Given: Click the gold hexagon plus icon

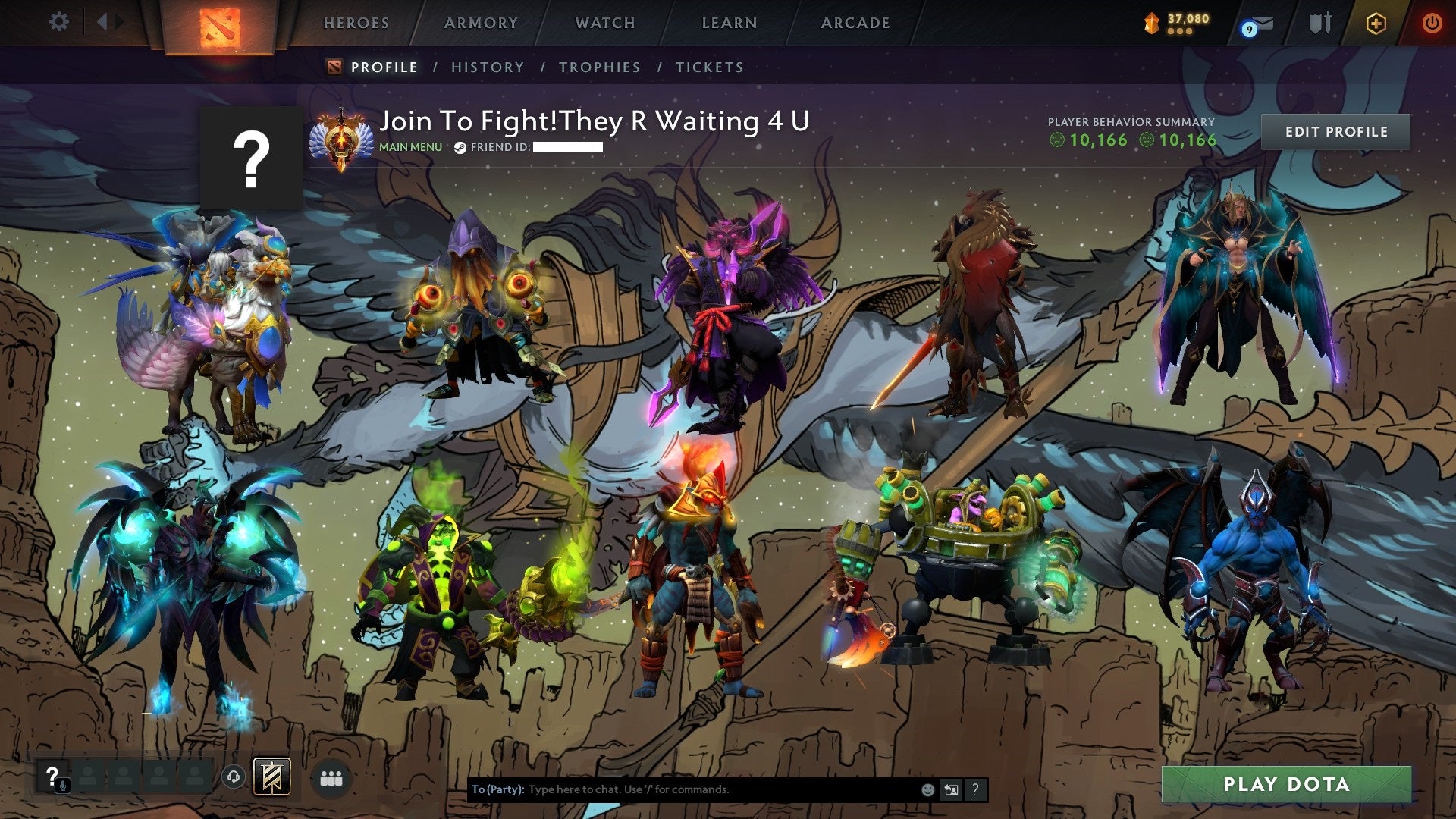Looking at the screenshot, I should pyautogui.click(x=1374, y=23).
